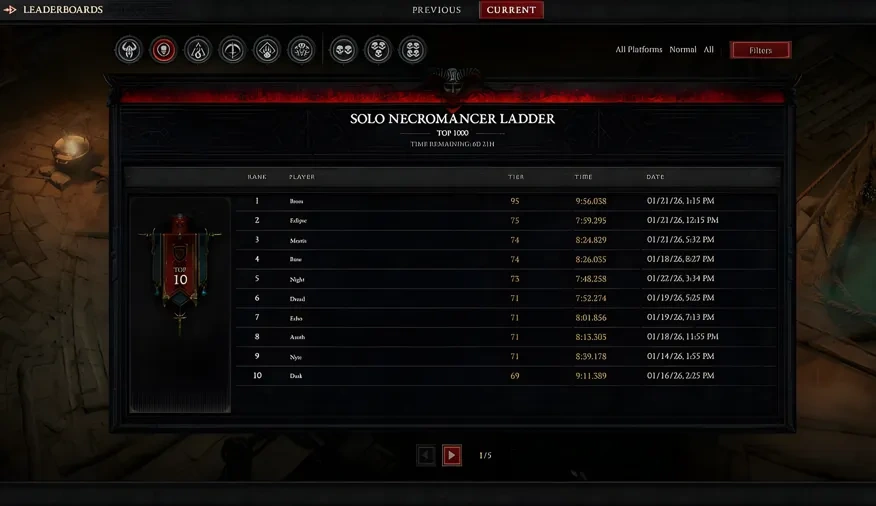Select the Druid paw class icon
This screenshot has height=506, width=876.
click(267, 50)
